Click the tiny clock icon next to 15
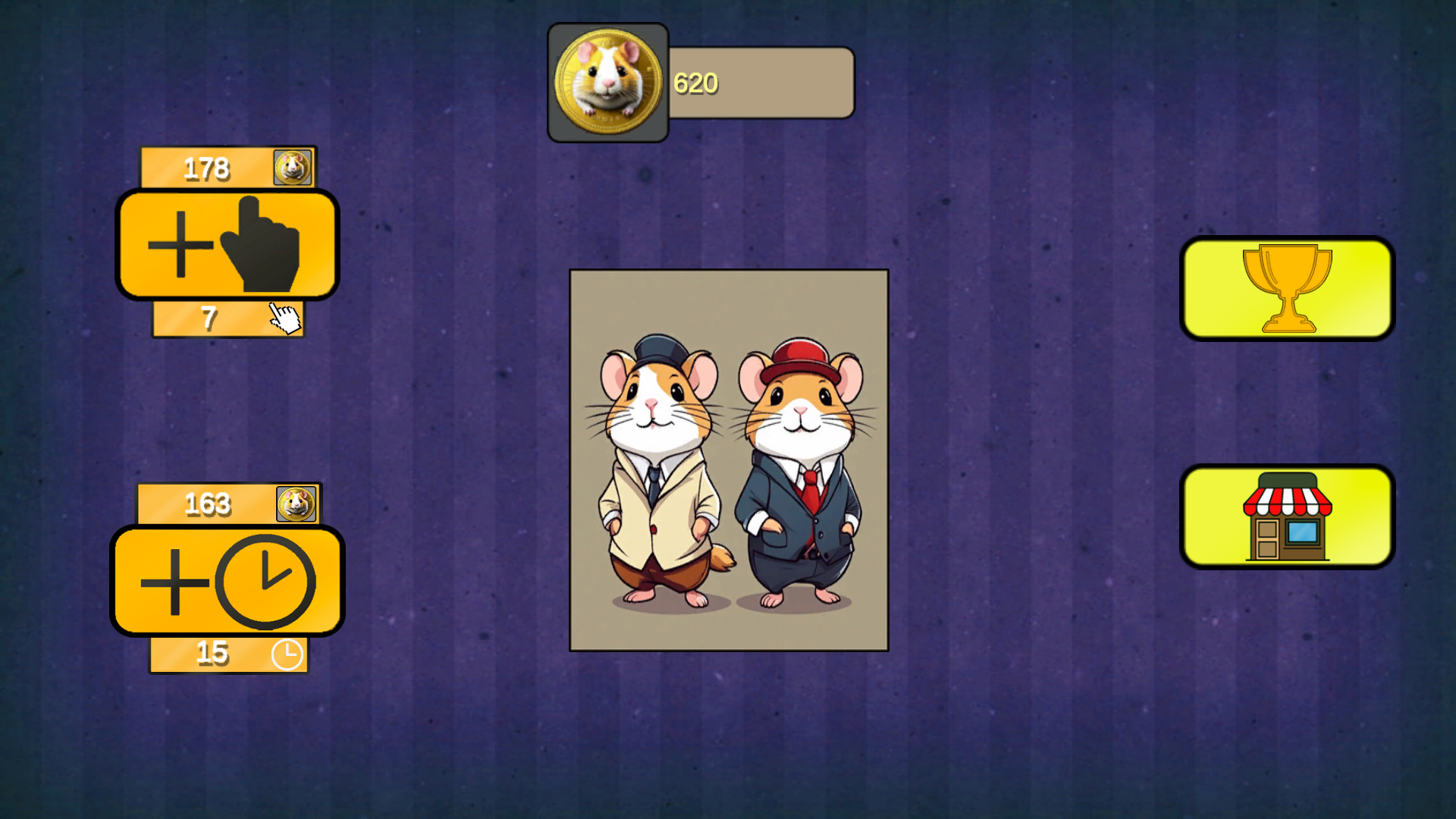The width and height of the screenshot is (1456, 819). point(287,653)
